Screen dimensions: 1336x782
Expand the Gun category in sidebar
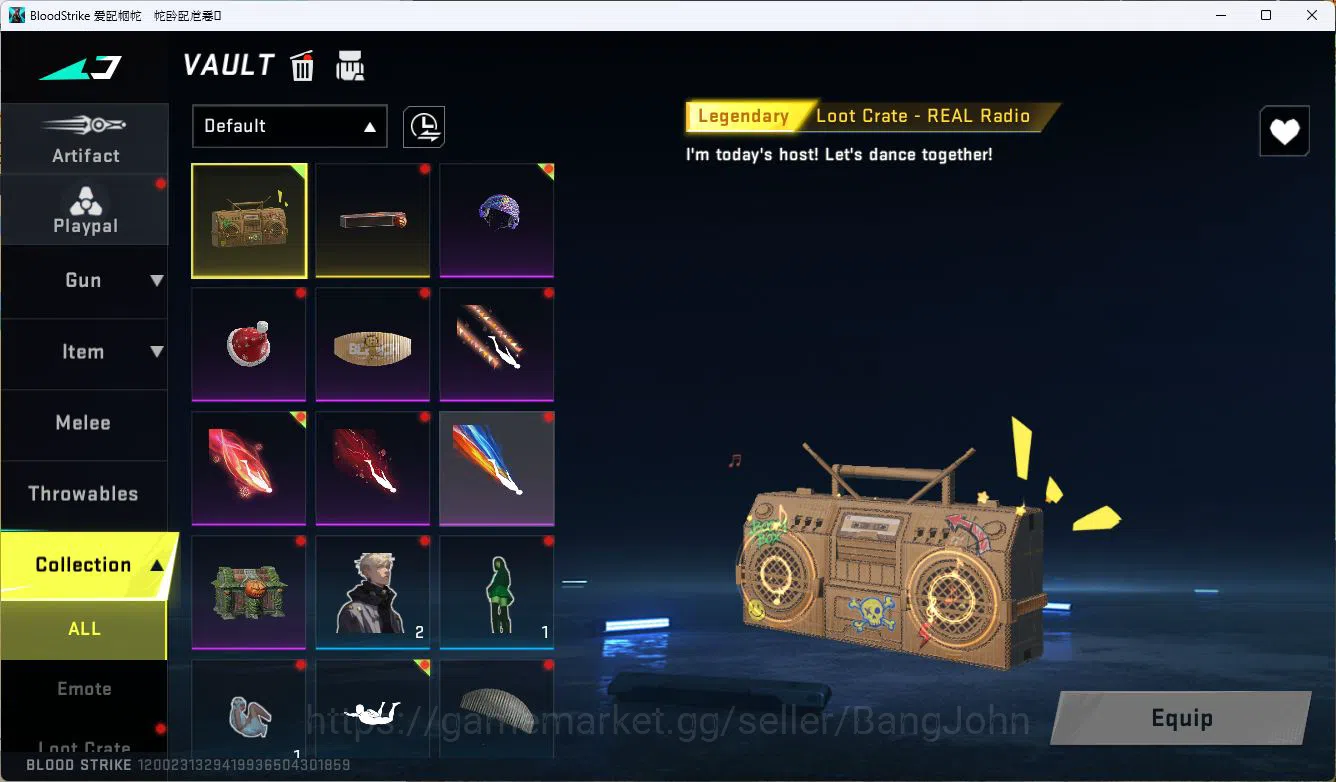coord(85,281)
